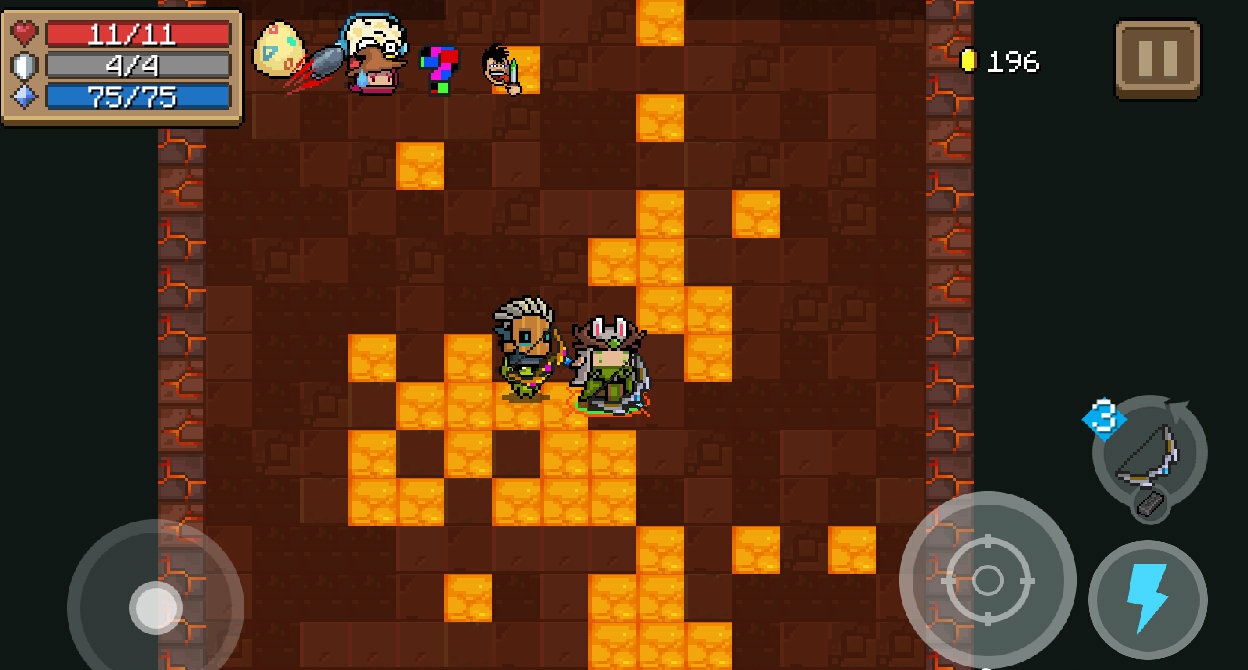Tap the swordsman buff icon
The height and width of the screenshot is (670, 1248).
pos(501,69)
